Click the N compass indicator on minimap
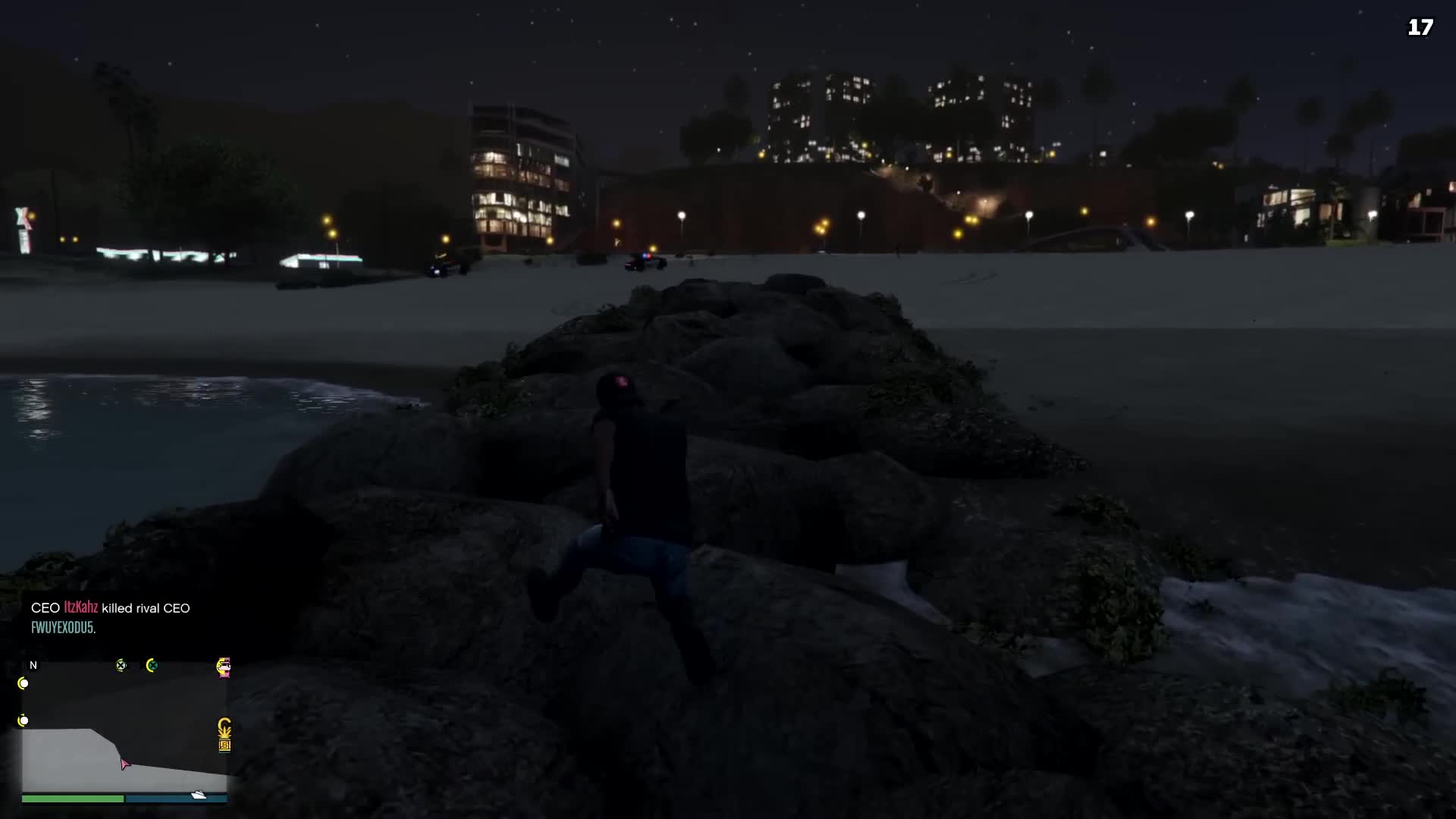1456x819 pixels. click(x=33, y=665)
